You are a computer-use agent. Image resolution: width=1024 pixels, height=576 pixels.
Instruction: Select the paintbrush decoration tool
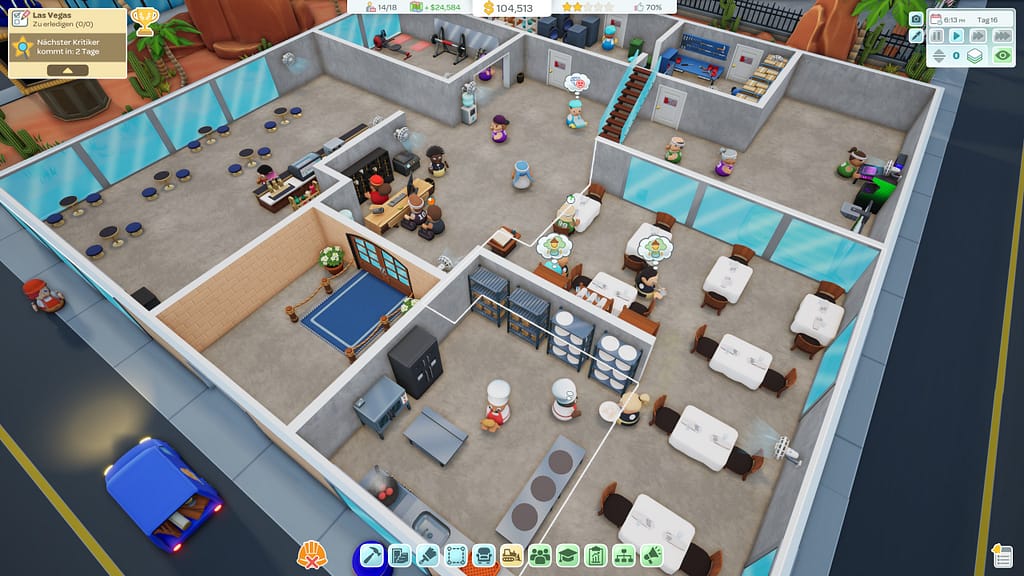(x=428, y=555)
